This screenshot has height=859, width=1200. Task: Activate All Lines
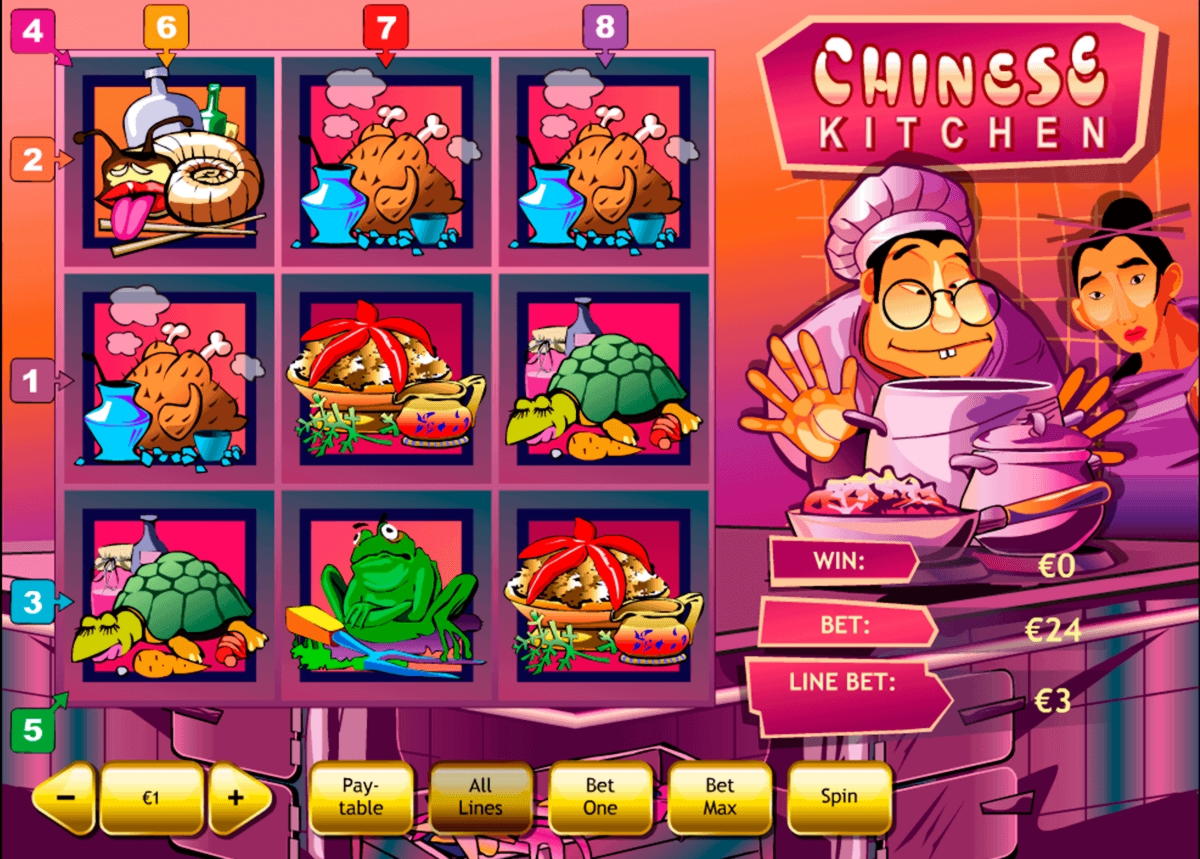(480, 797)
